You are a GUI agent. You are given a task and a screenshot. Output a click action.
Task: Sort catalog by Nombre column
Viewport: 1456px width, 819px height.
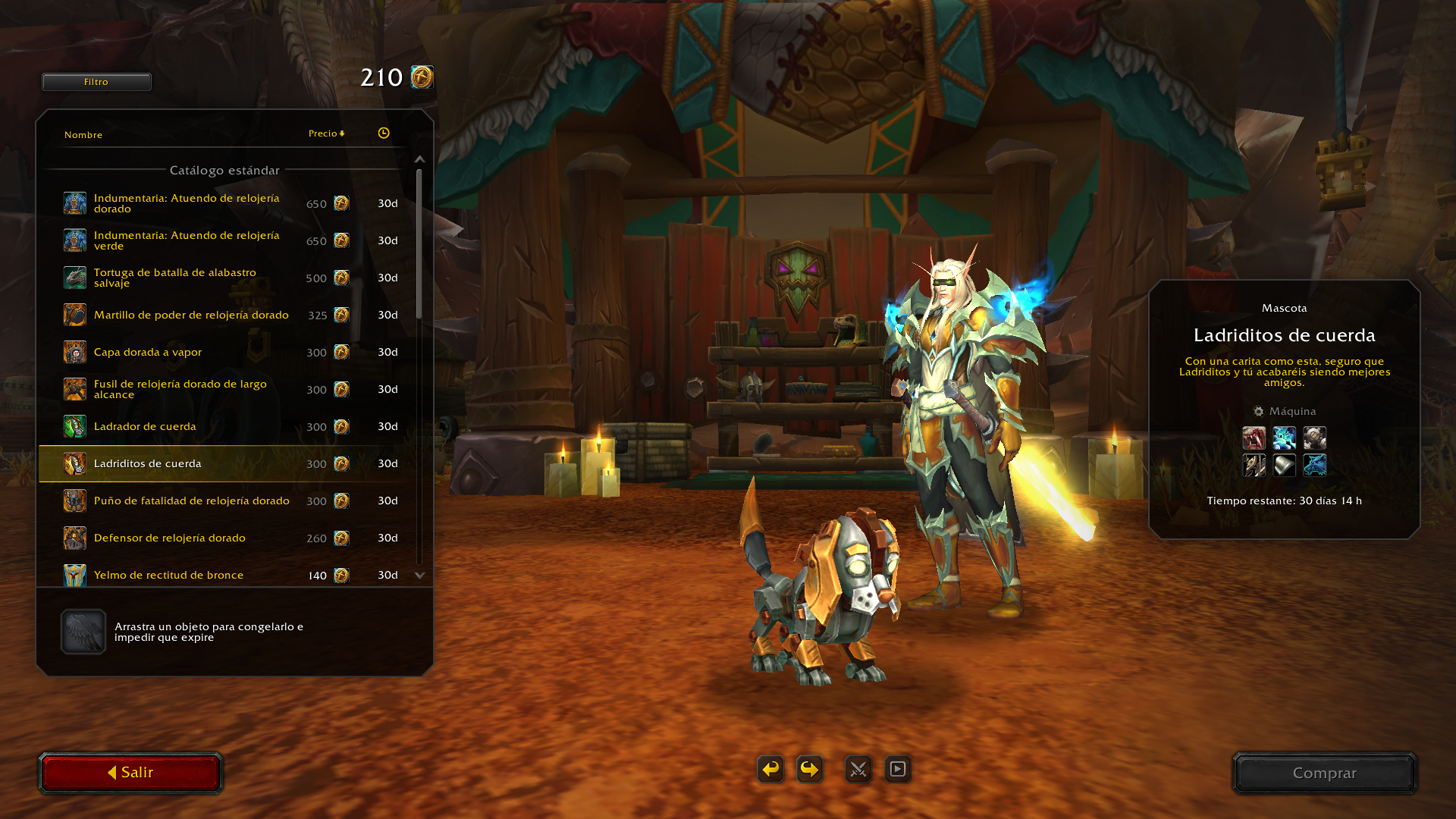[x=83, y=135]
